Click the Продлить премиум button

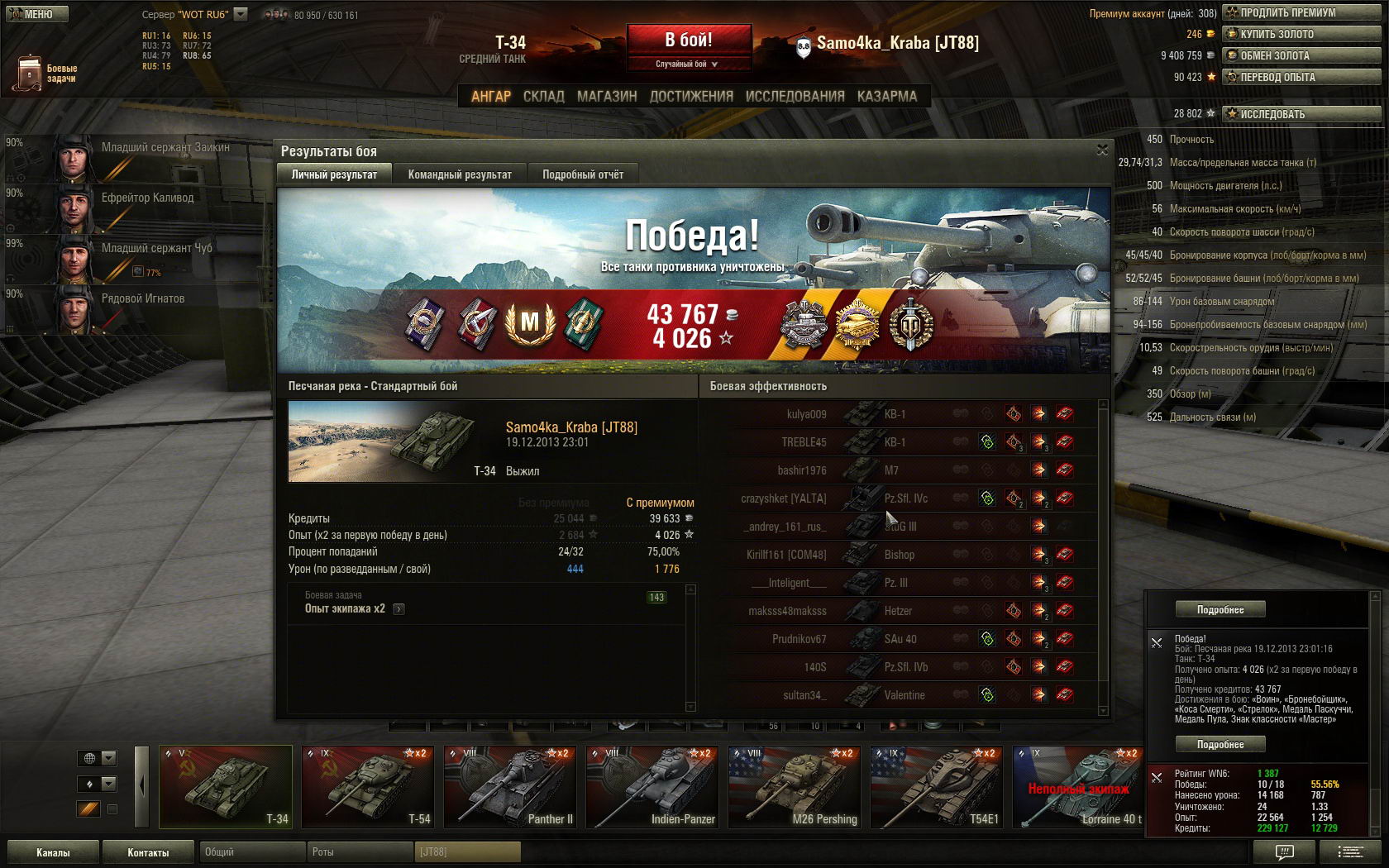pyautogui.click(x=1301, y=12)
